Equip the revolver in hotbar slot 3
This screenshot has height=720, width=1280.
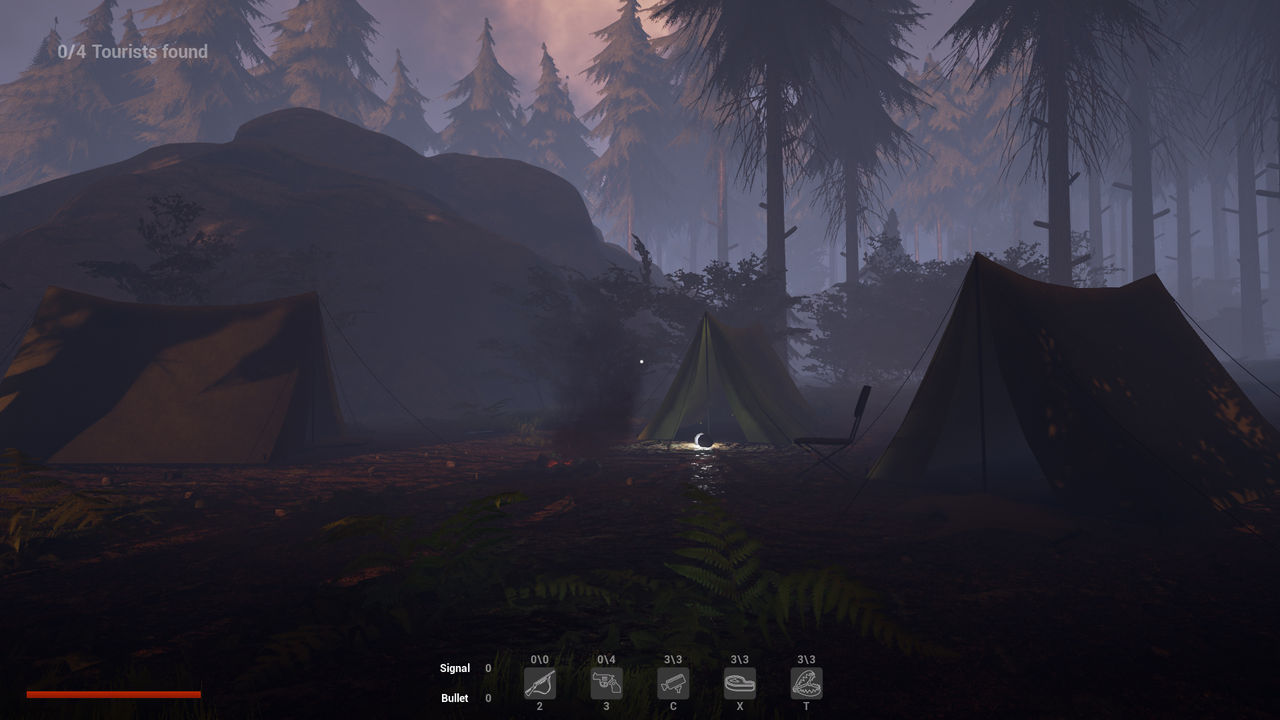tap(606, 683)
